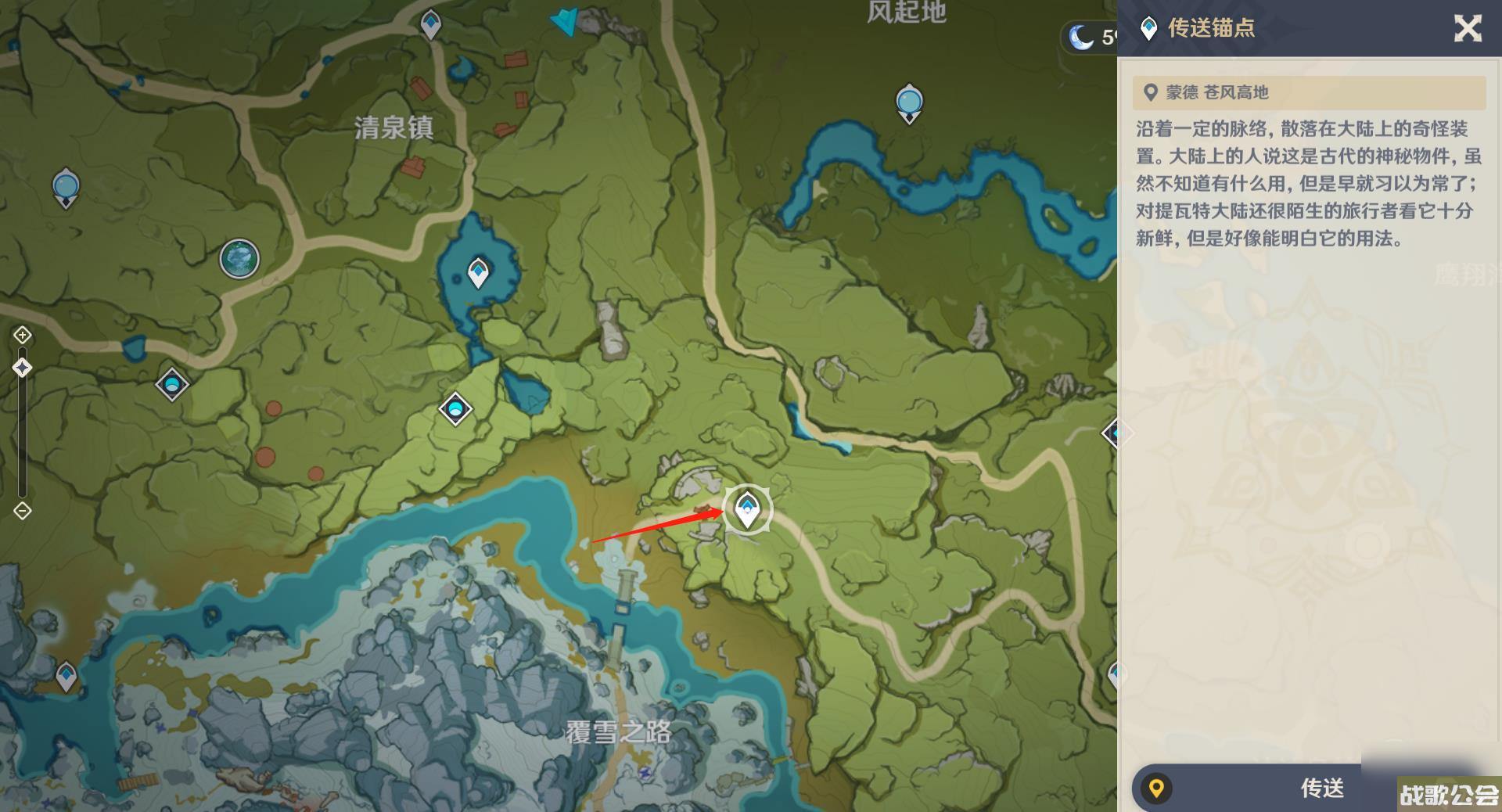
Task: Select the teleport waypoint inside the lake
Action: [x=478, y=273]
